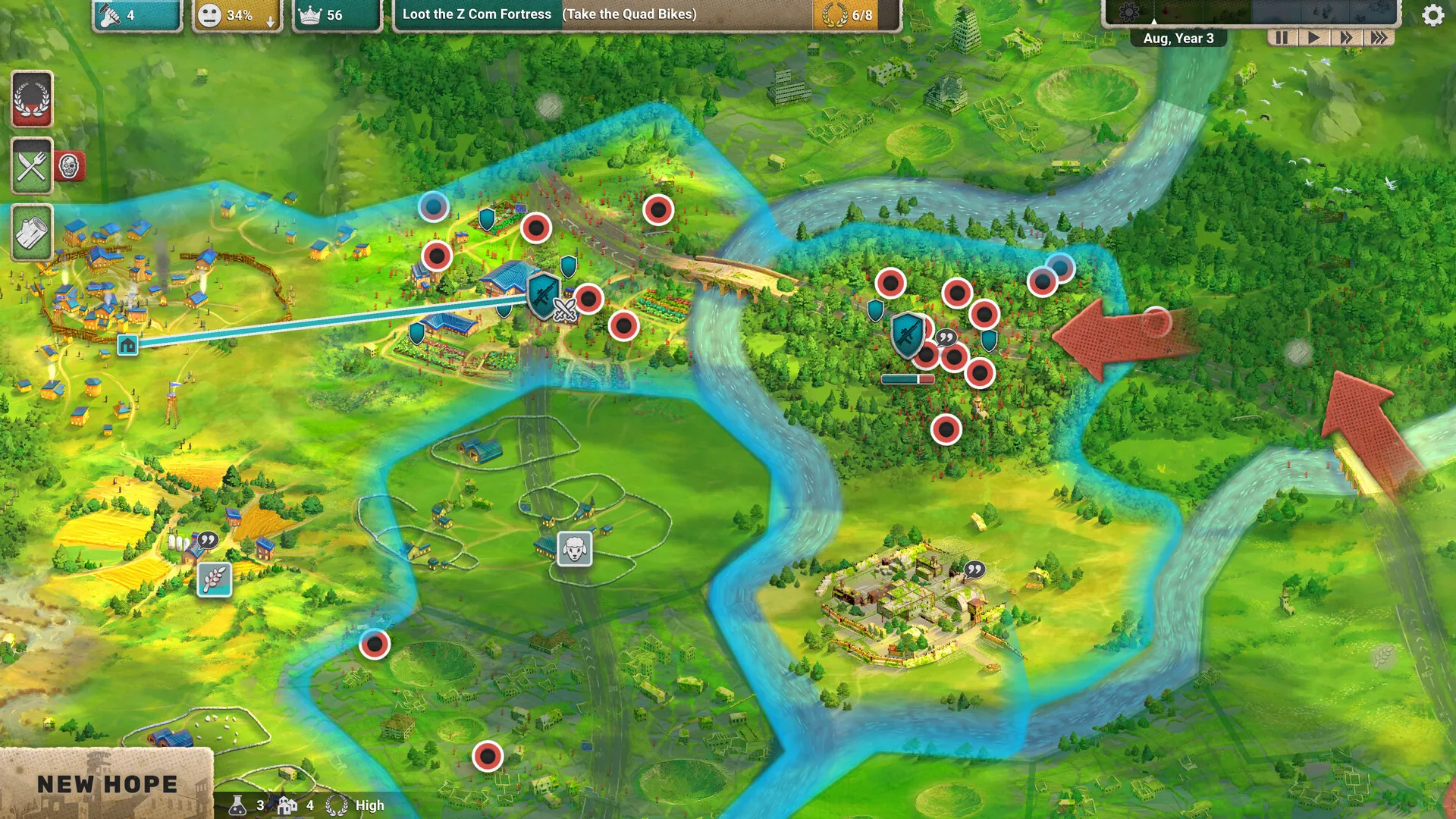The height and width of the screenshot is (819, 1456).
Task: Select the sheep farm map marker
Action: (575, 548)
